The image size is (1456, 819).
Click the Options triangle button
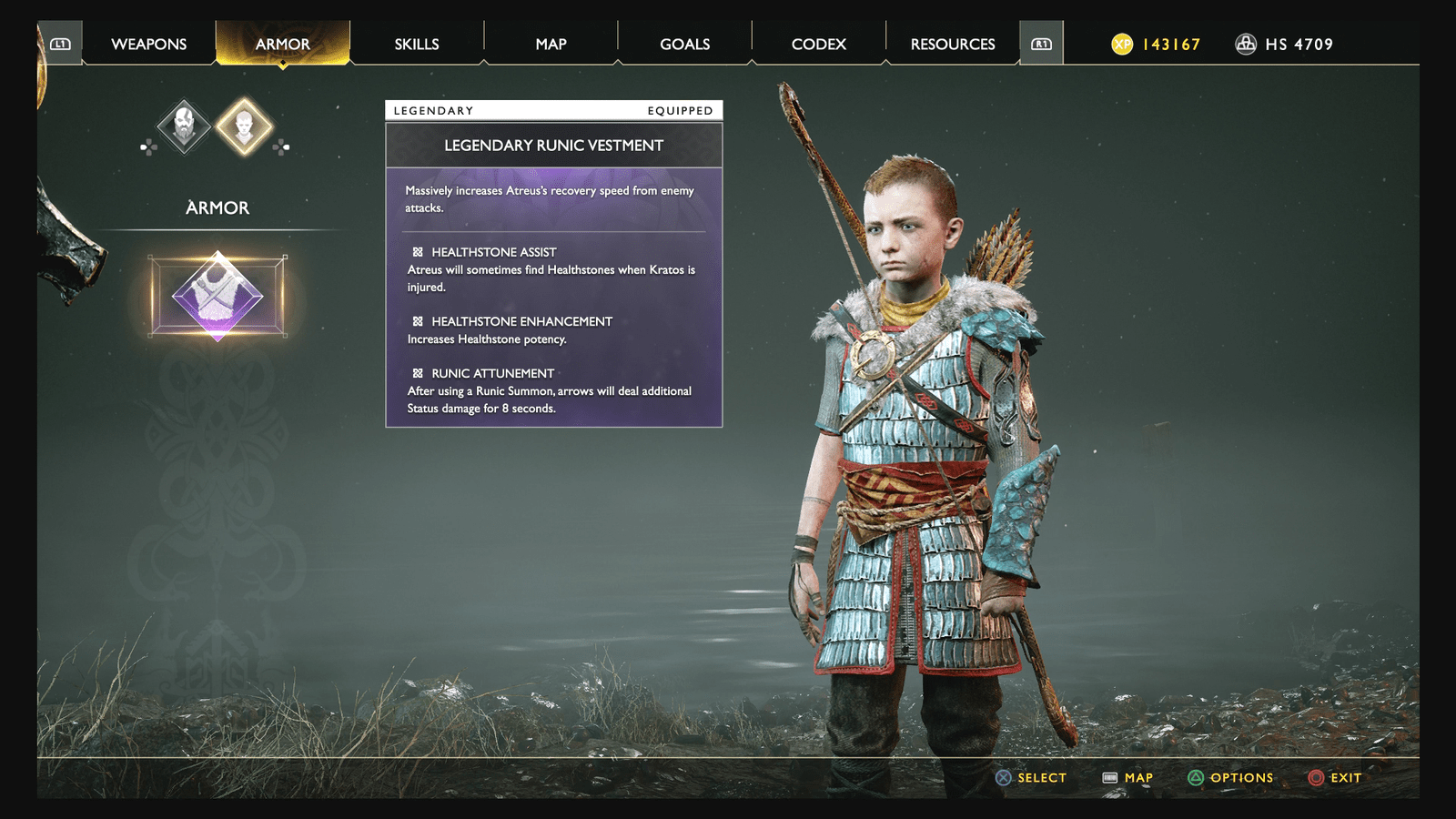coord(1196,778)
